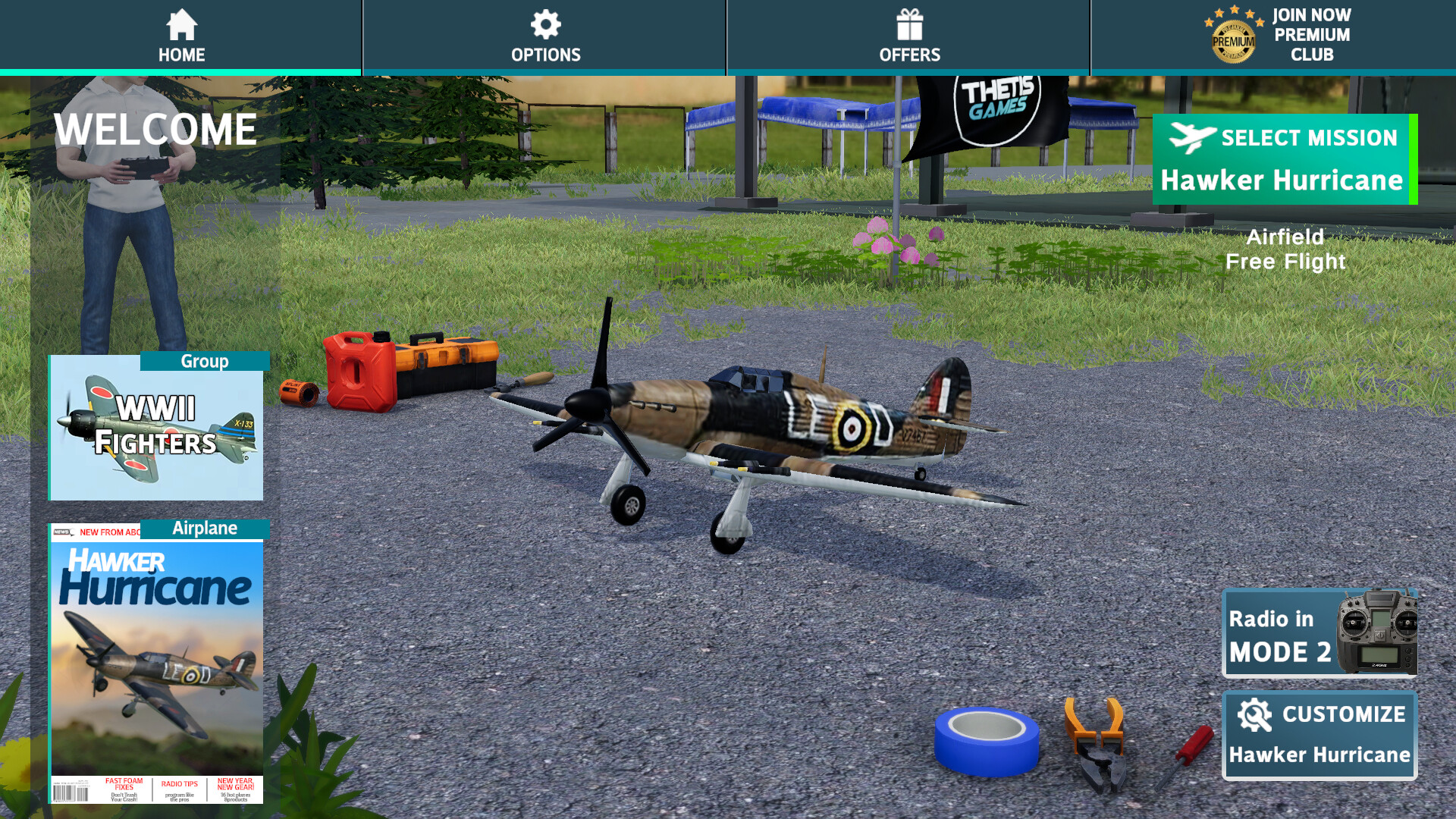Join the Premium Club
The height and width of the screenshot is (819, 1456).
pos(1279,35)
